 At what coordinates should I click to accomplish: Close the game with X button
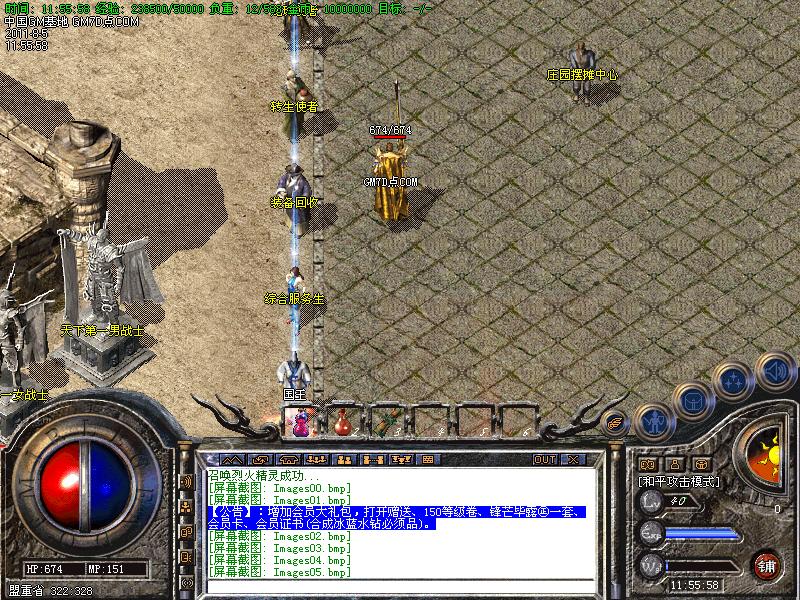click(573, 459)
